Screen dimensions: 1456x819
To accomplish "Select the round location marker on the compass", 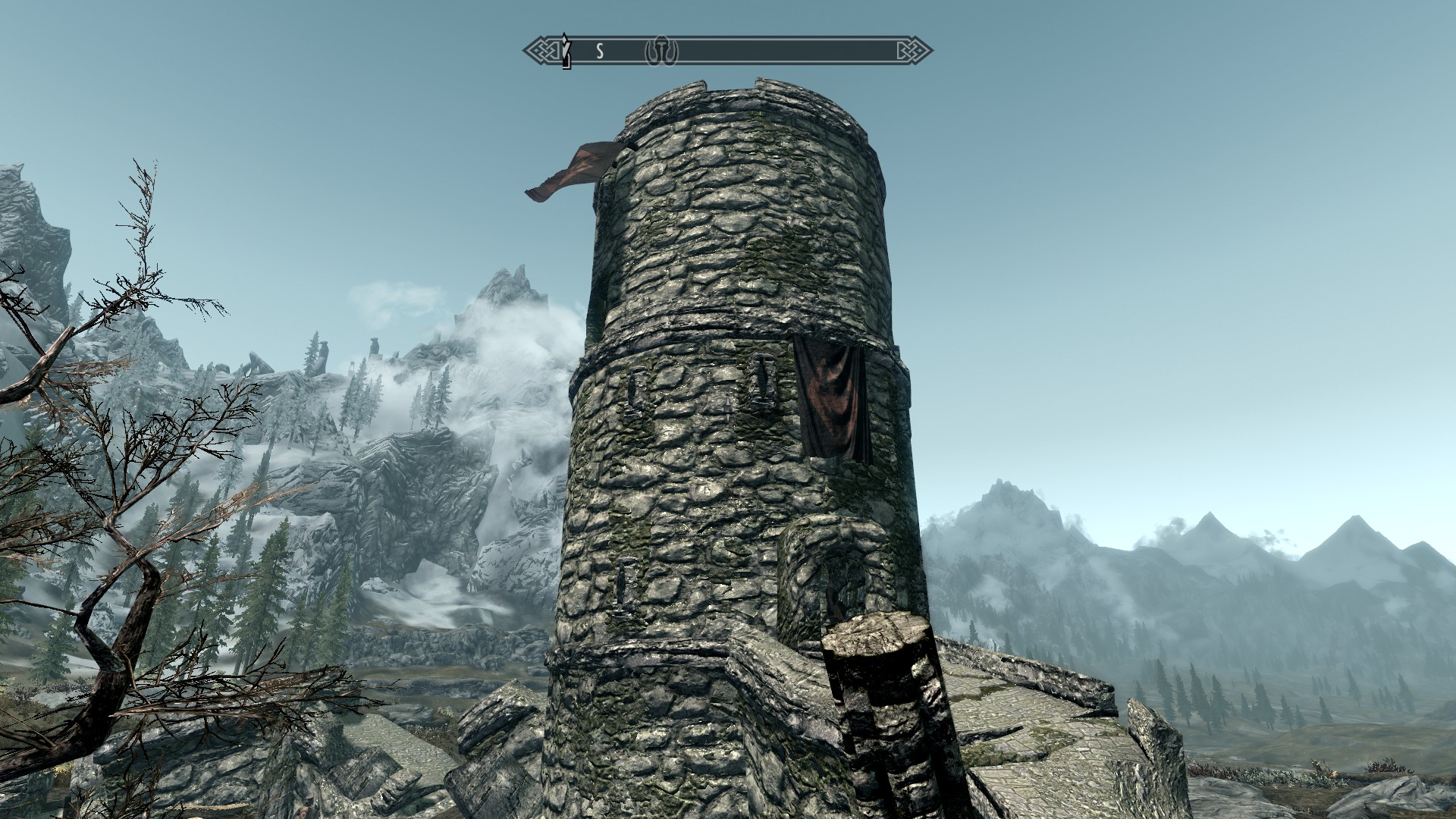I will click(661, 52).
